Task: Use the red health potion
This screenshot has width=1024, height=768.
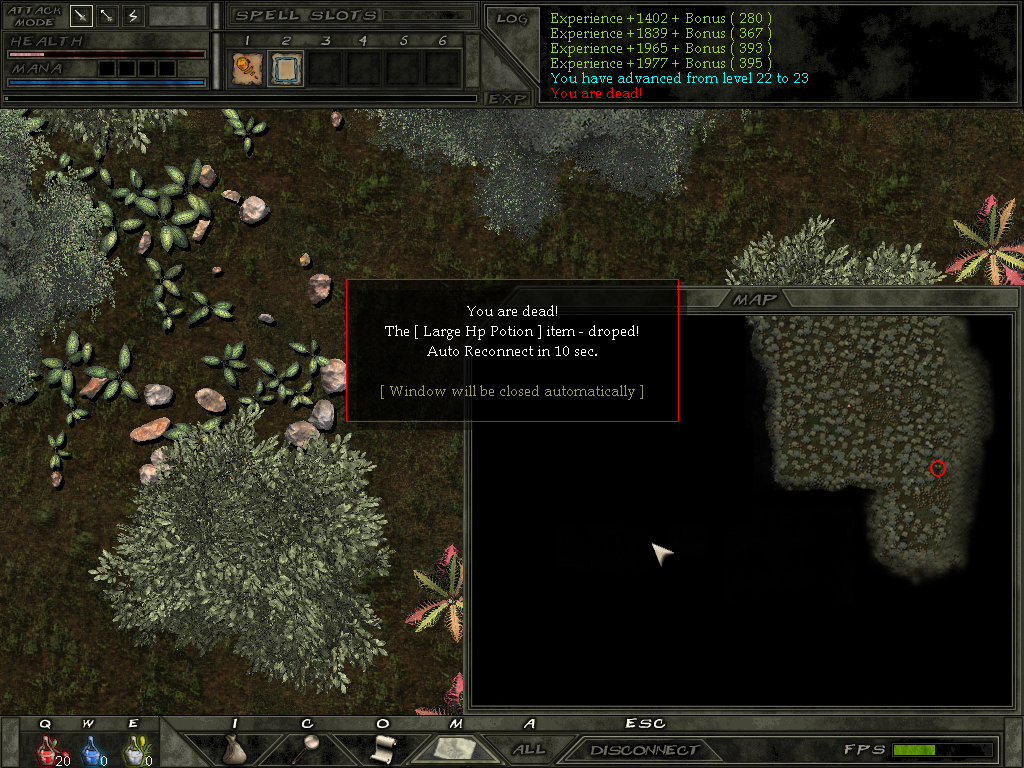Action: [48, 749]
